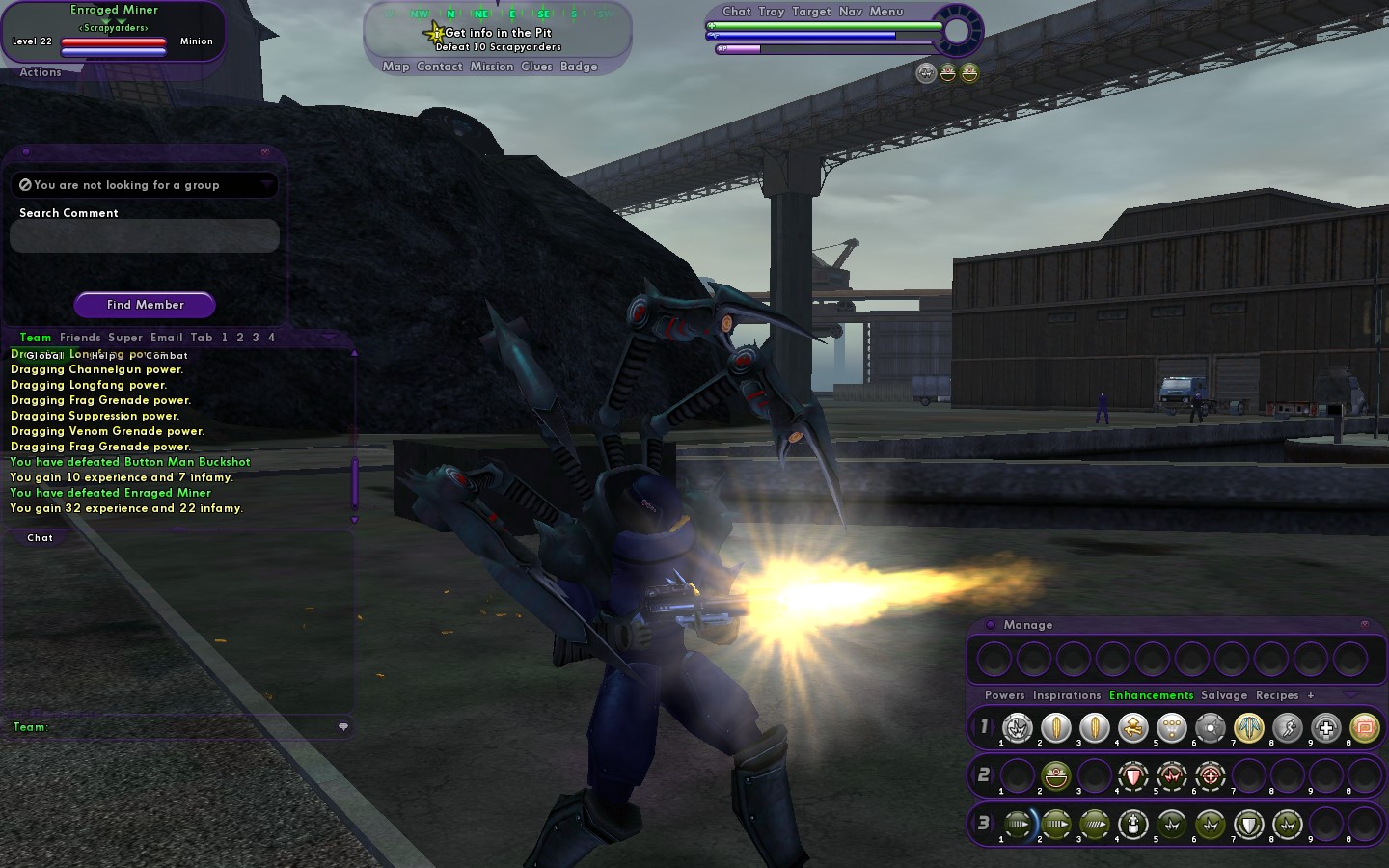
Task: Switch to the Super group tab
Action: pos(125,338)
